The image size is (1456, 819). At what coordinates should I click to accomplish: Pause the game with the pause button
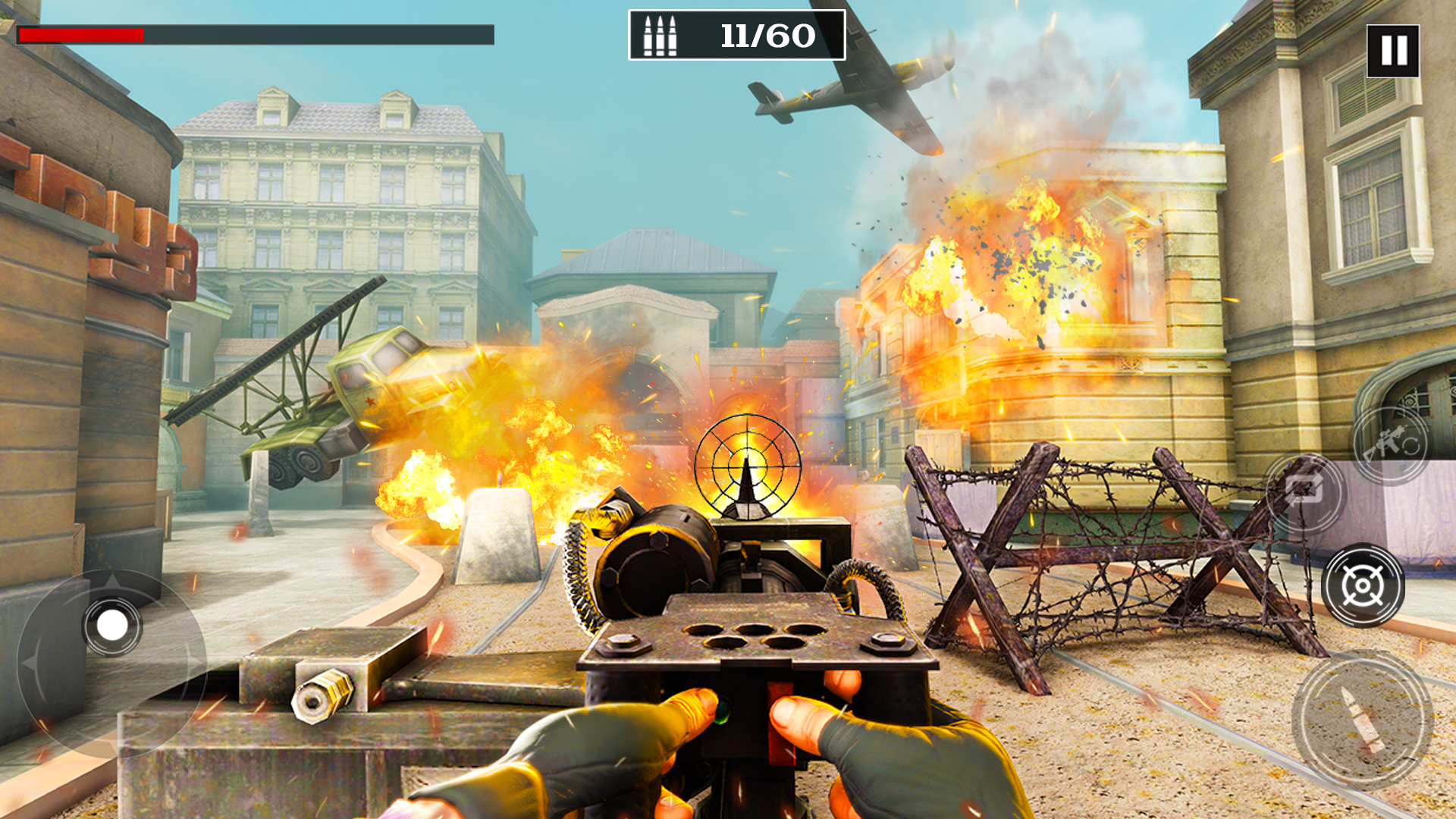tap(1392, 51)
